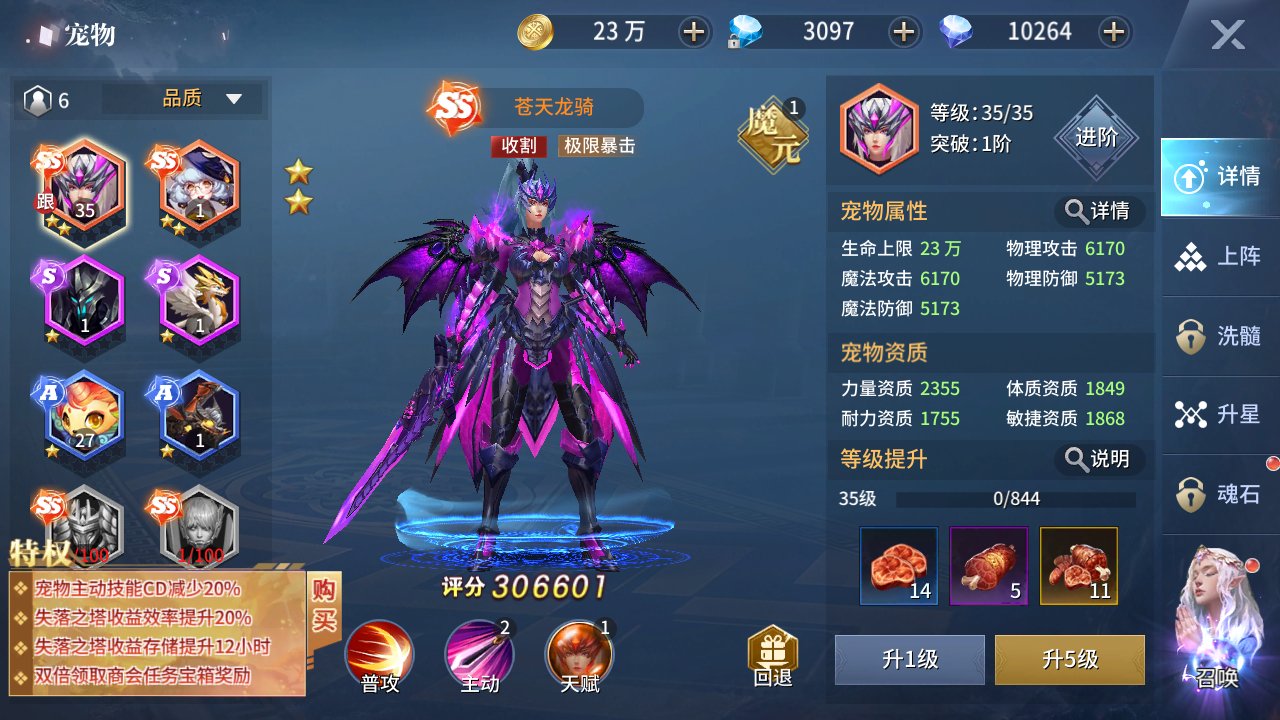Add more gold coins with the plus button
Image resolution: width=1280 pixels, height=720 pixels.
[x=693, y=32]
